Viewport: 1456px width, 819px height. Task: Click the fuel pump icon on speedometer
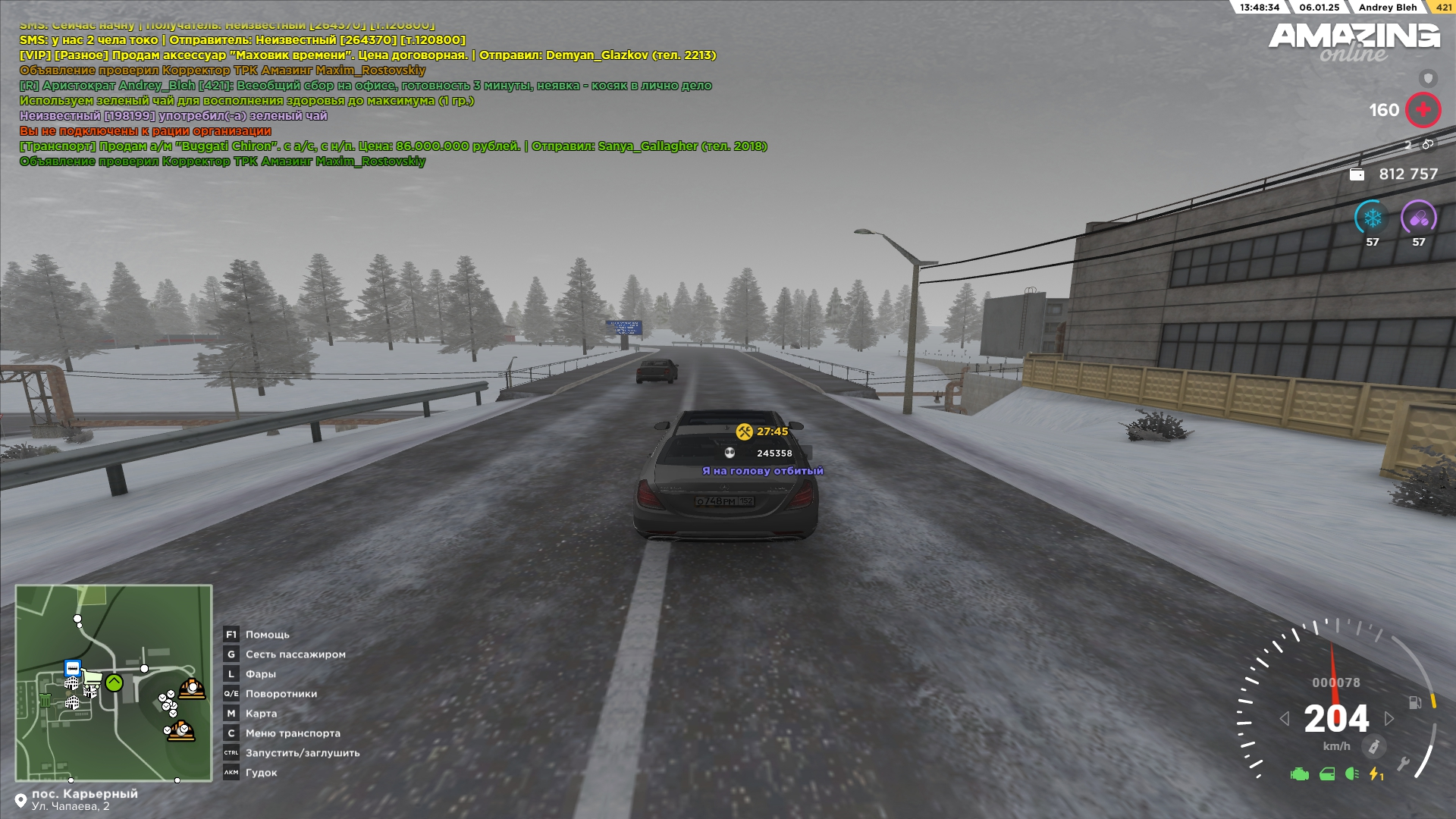coord(1414,702)
